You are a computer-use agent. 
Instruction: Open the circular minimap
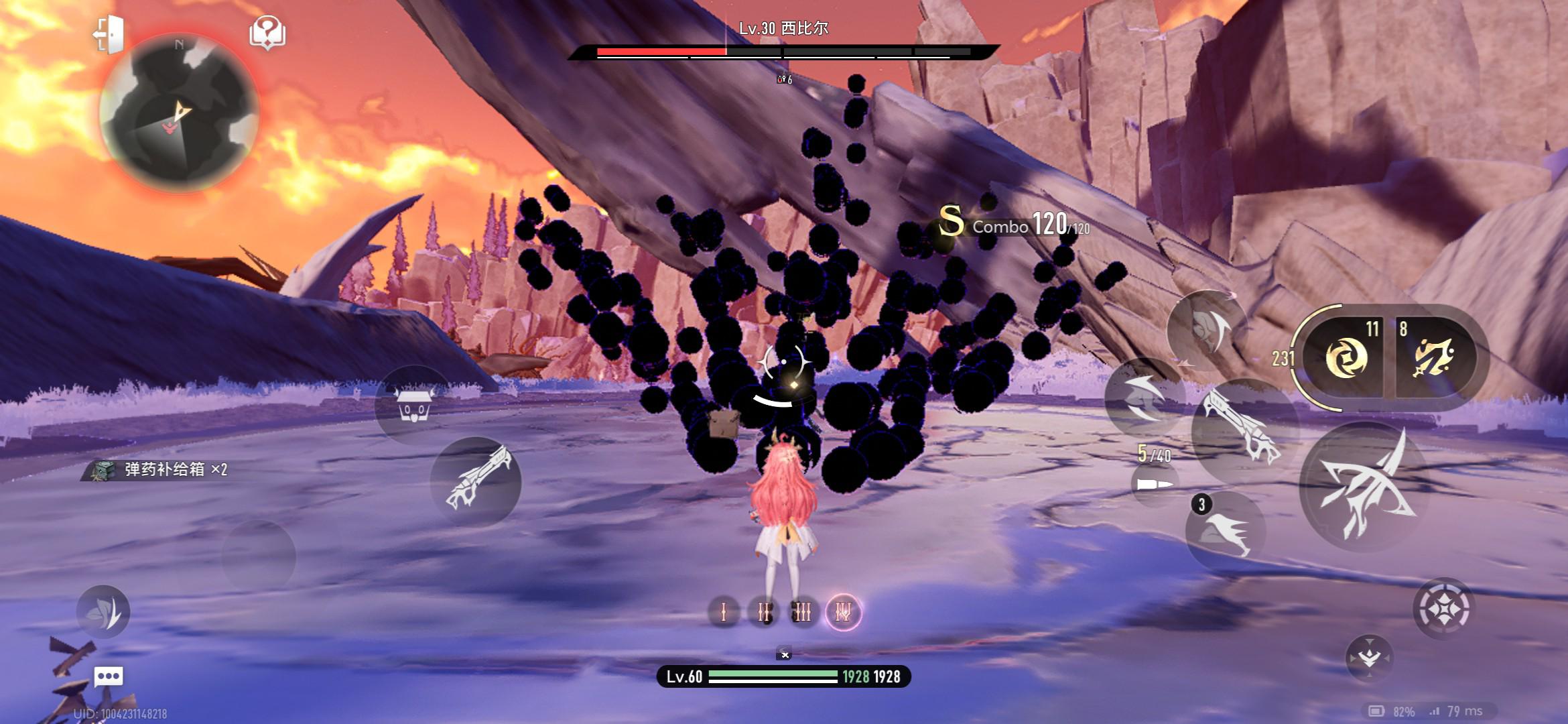tap(179, 114)
